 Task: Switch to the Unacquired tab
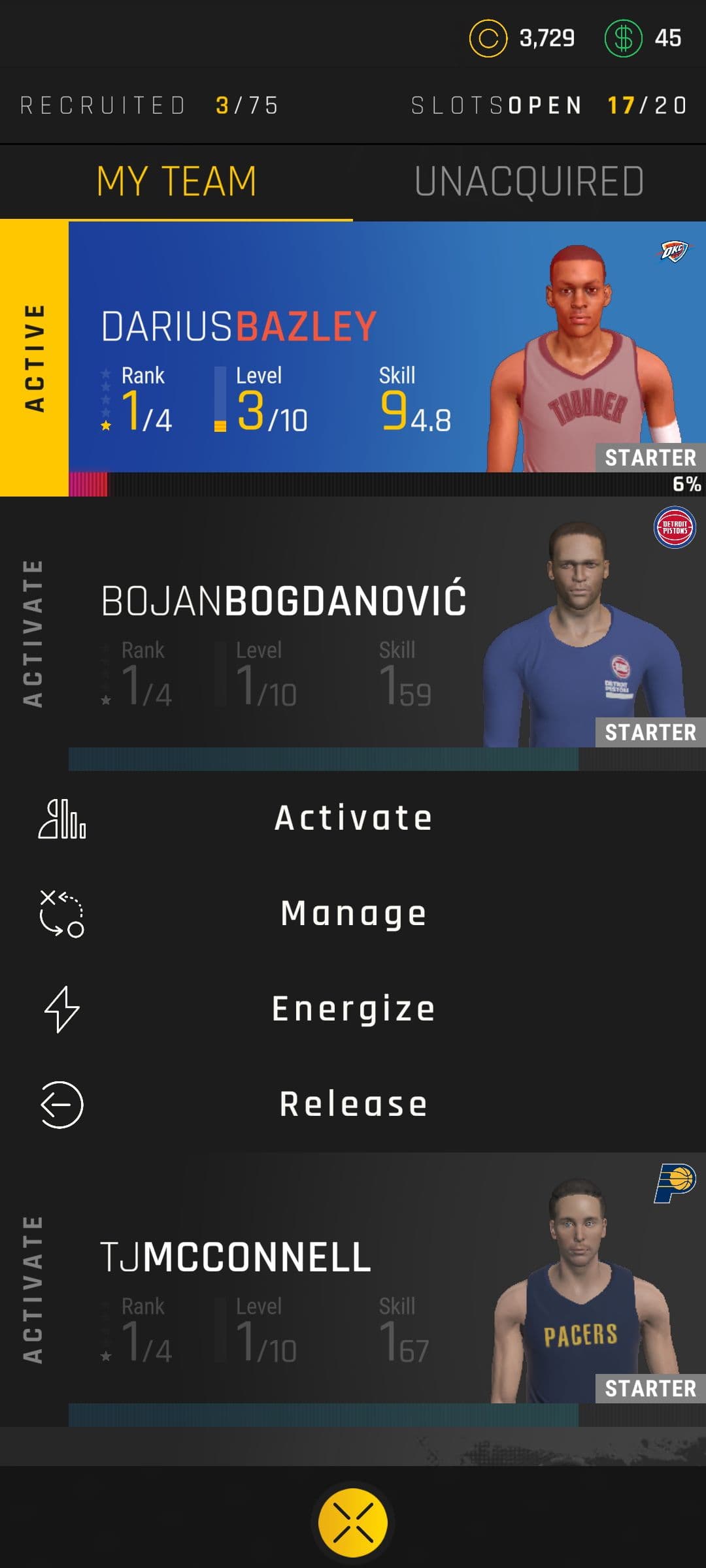[529, 182]
